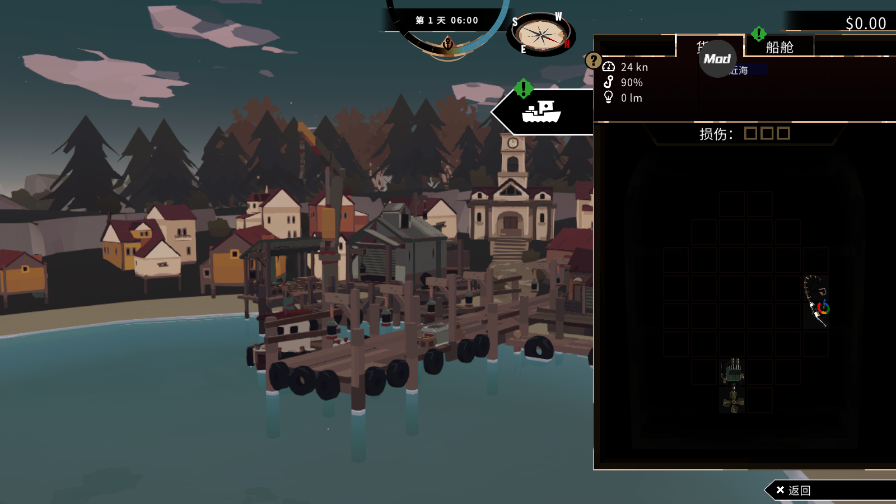Switch to the 船舱 tab
The height and width of the screenshot is (504, 896).
click(779, 46)
